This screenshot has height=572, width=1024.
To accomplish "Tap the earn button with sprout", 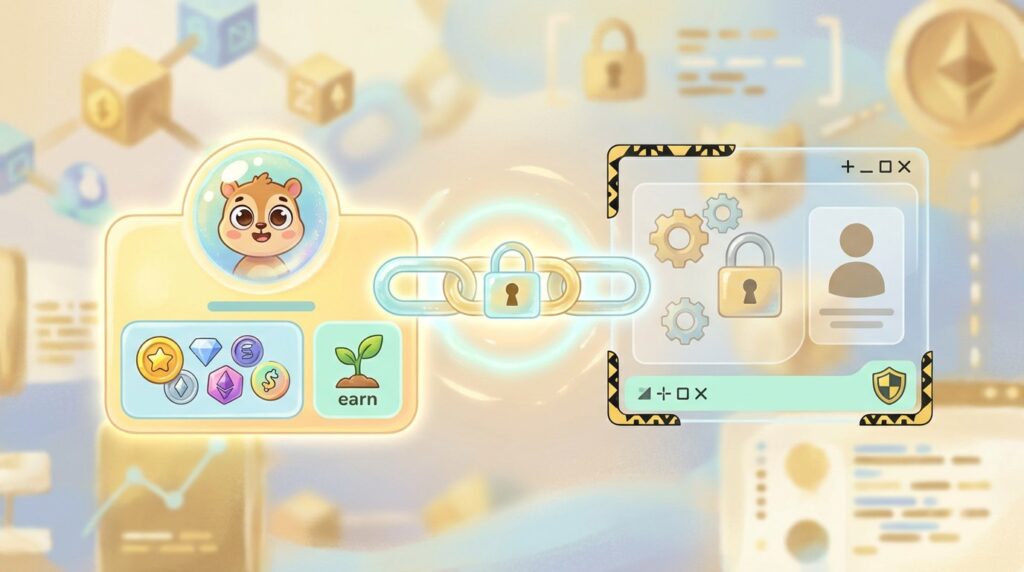I will 357,369.
